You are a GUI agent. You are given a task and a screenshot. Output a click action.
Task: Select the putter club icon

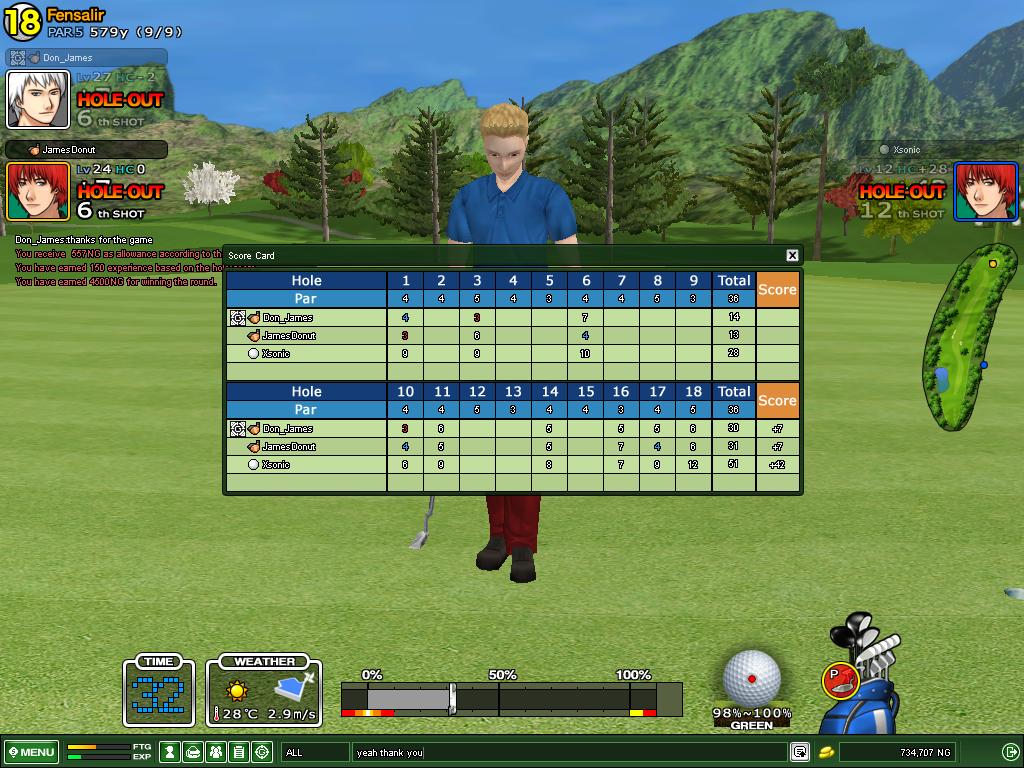(840, 680)
